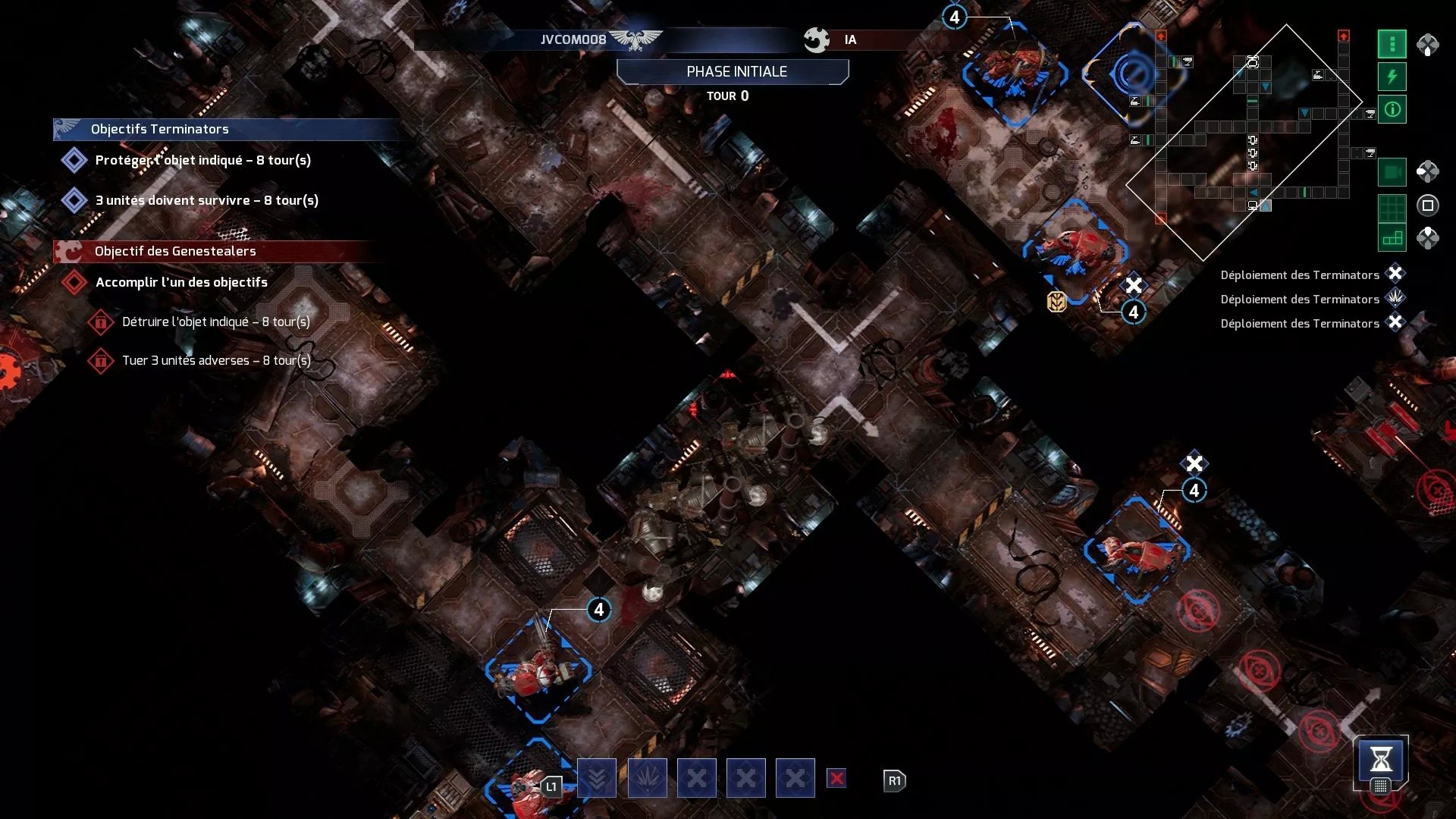Screen dimensions: 1456x819
Task: Click the PHASE INITIALE banner
Action: point(732,71)
